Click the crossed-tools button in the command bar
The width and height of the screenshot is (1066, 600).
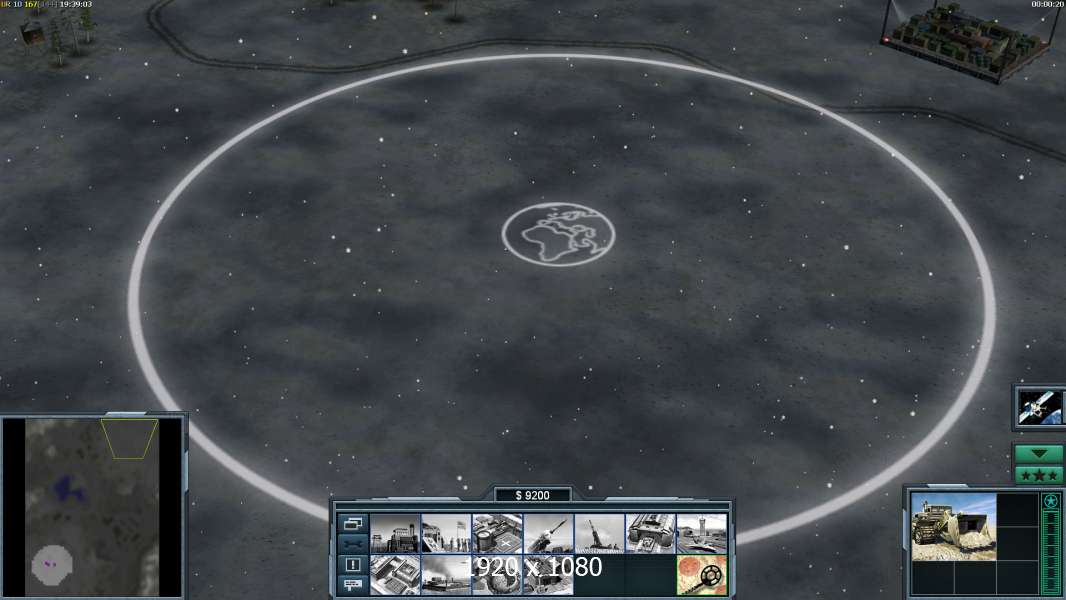353,544
